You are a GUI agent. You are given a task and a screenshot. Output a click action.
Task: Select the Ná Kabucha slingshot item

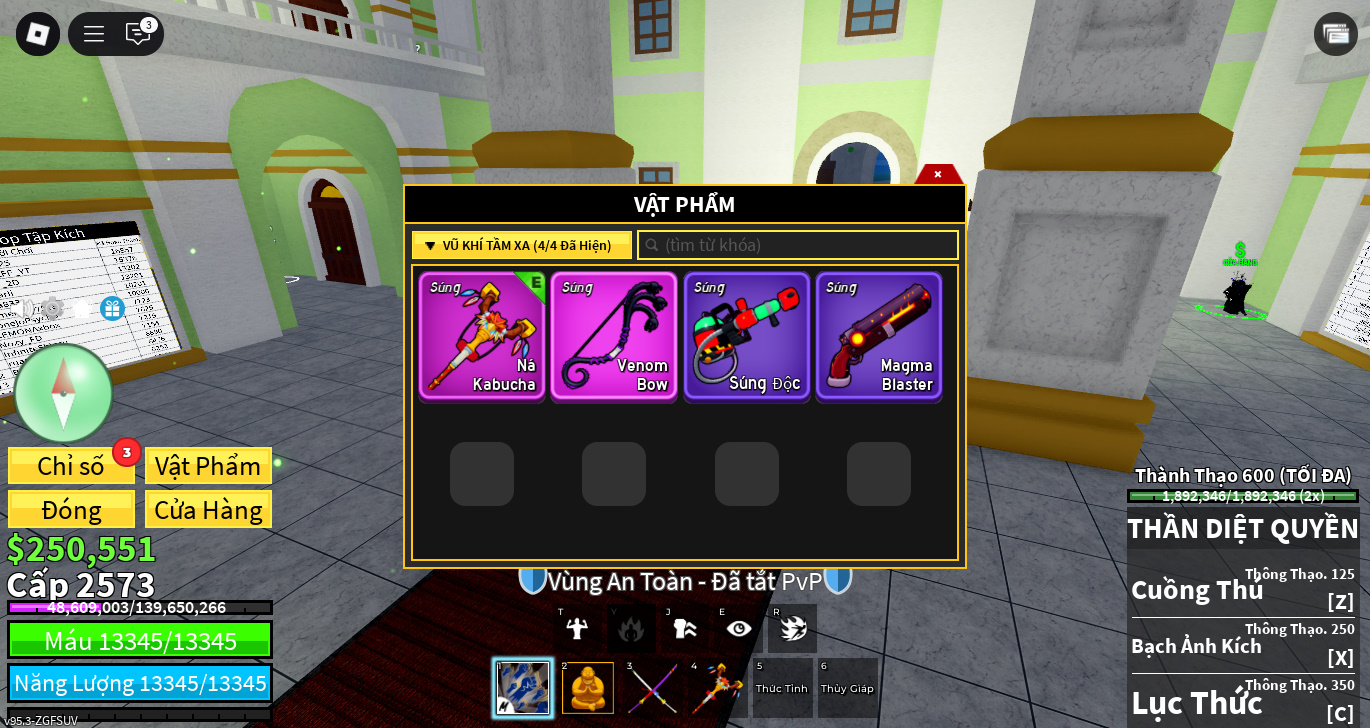point(482,336)
